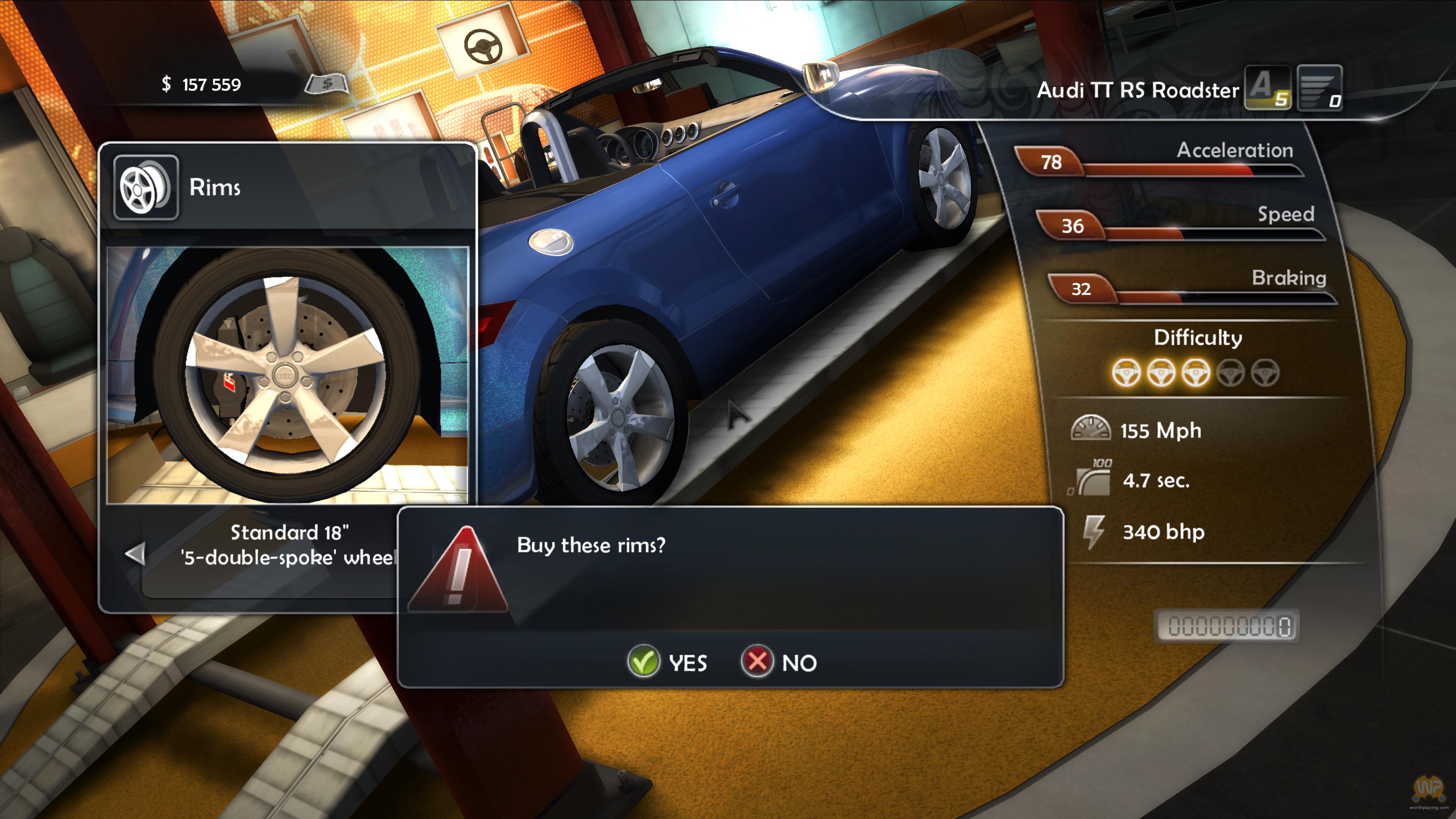Confirm rim purchase with YES
The image size is (1456, 819).
[667, 662]
